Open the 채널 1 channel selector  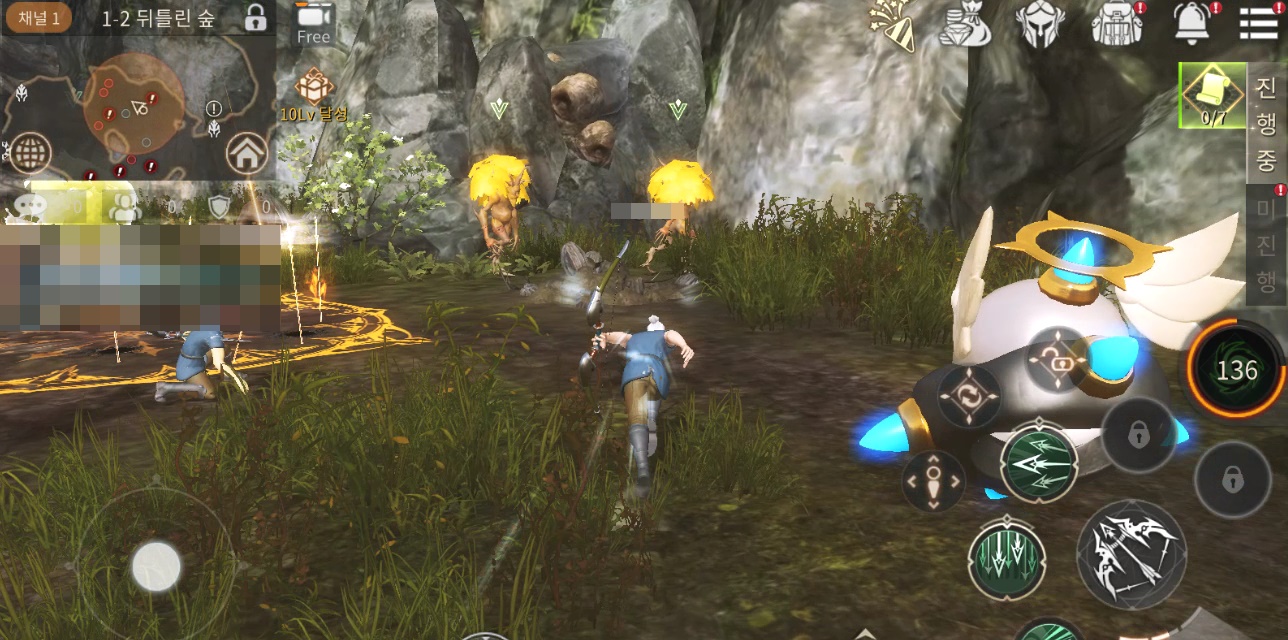pos(39,18)
